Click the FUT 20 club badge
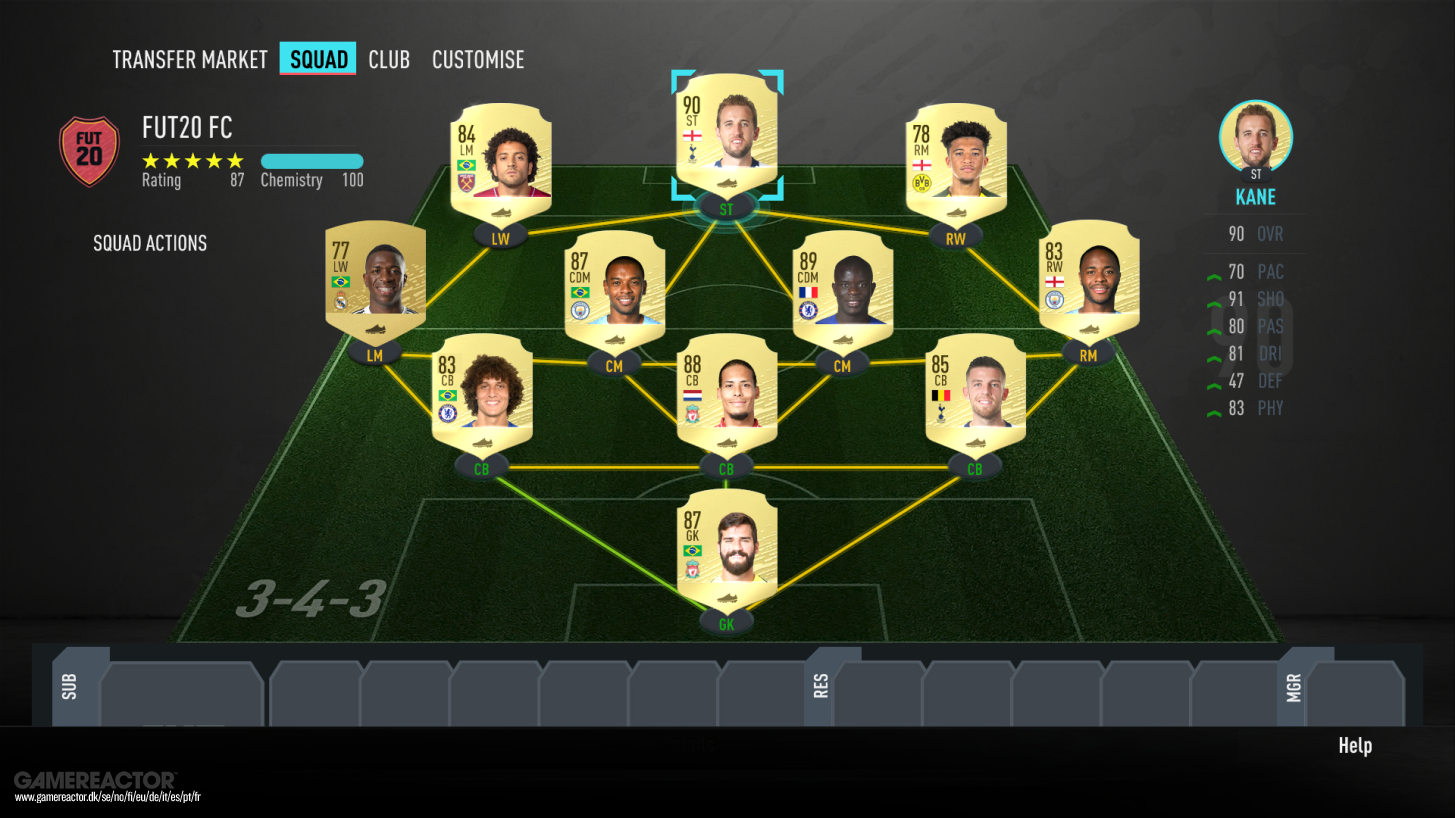1455x818 pixels. tap(90, 151)
